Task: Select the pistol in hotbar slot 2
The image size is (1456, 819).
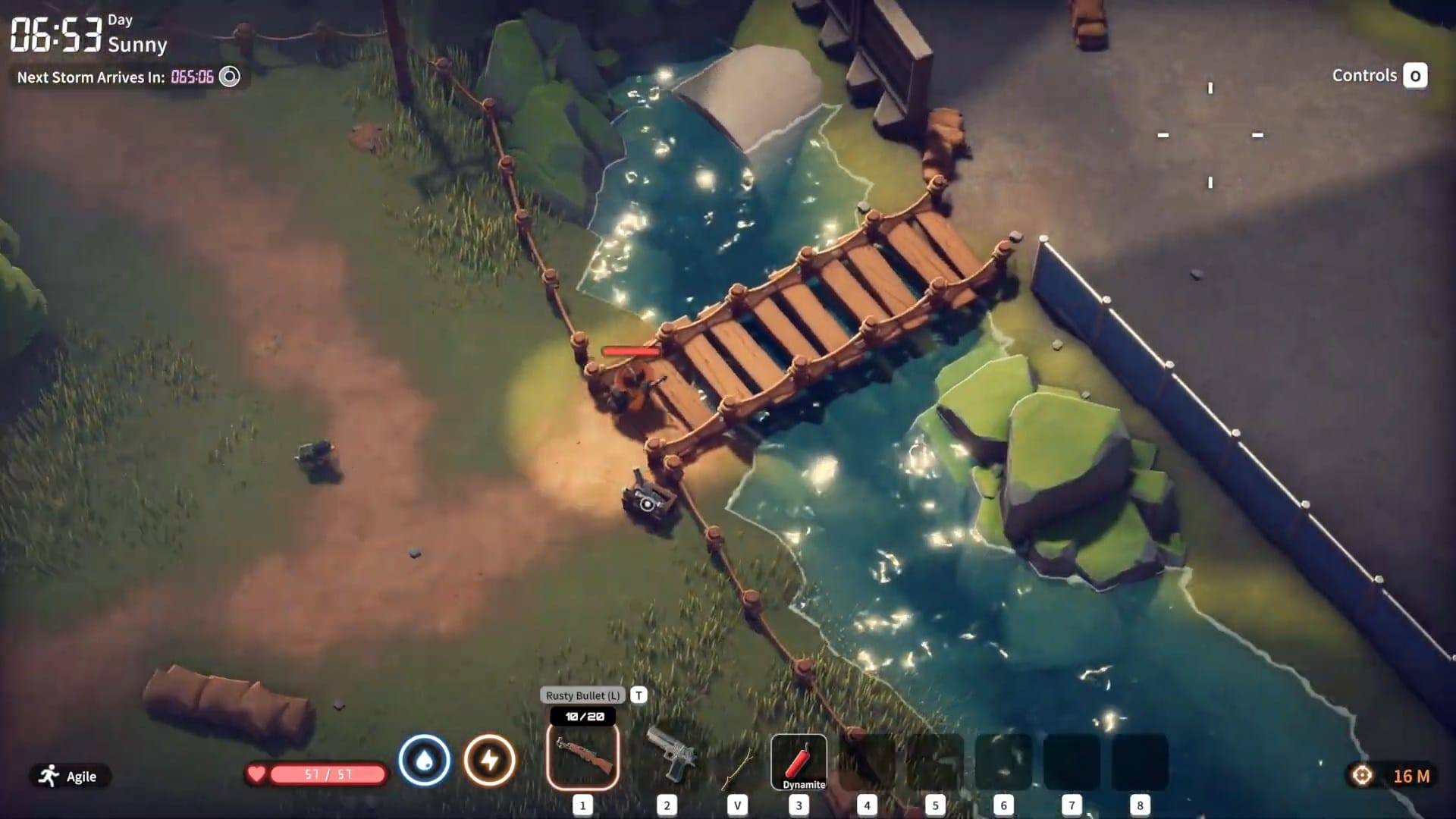Action: coord(667,758)
